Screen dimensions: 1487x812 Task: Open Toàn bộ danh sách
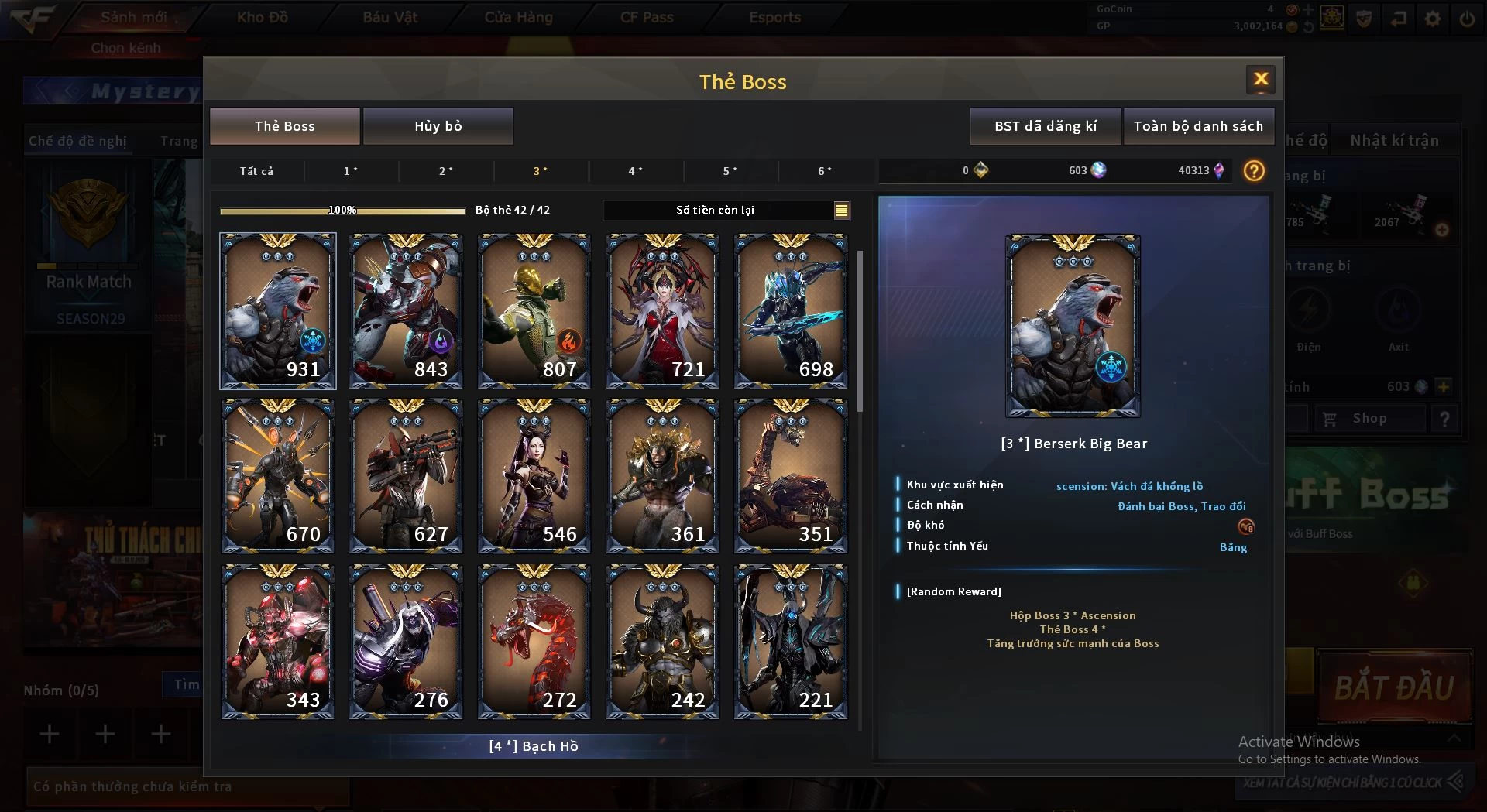click(x=1197, y=126)
